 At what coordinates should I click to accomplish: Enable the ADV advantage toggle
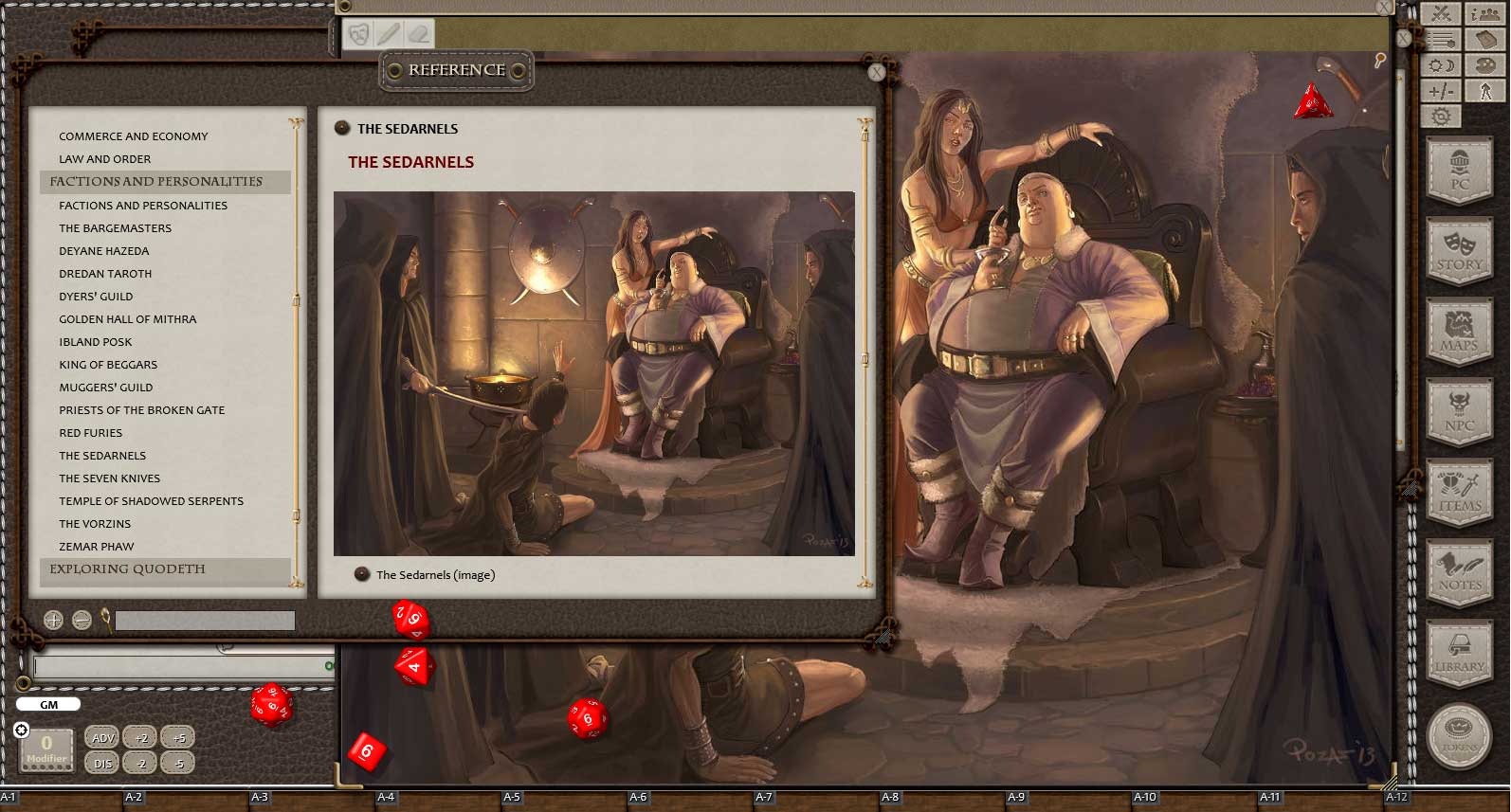pyautogui.click(x=101, y=737)
